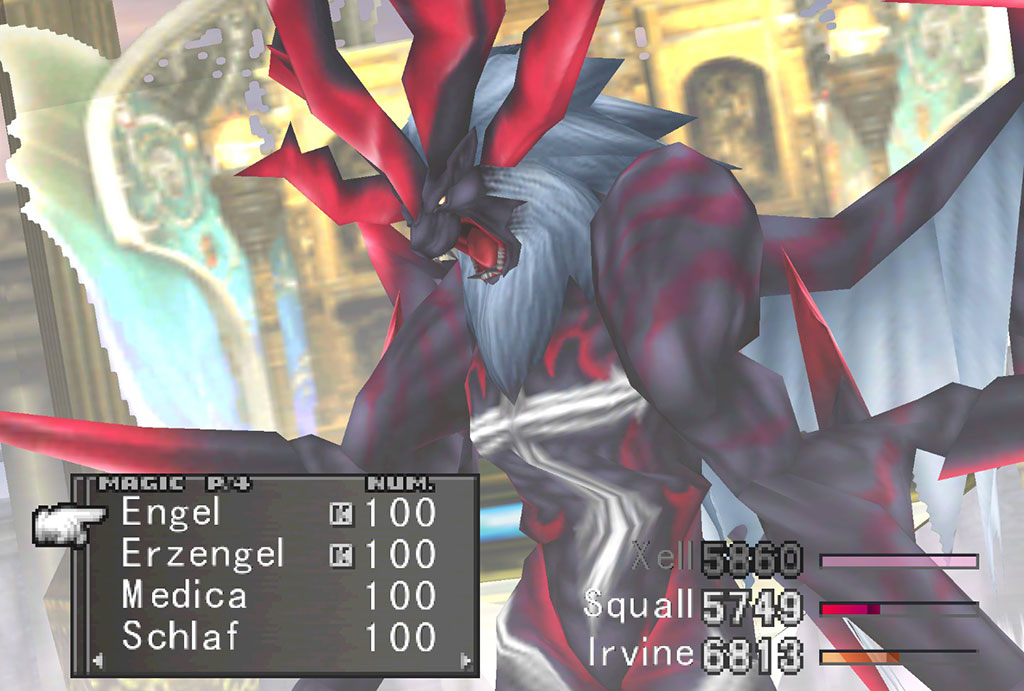This screenshot has width=1024, height=691.
Task: Choose the Erzengel magic entry
Action: point(203,554)
